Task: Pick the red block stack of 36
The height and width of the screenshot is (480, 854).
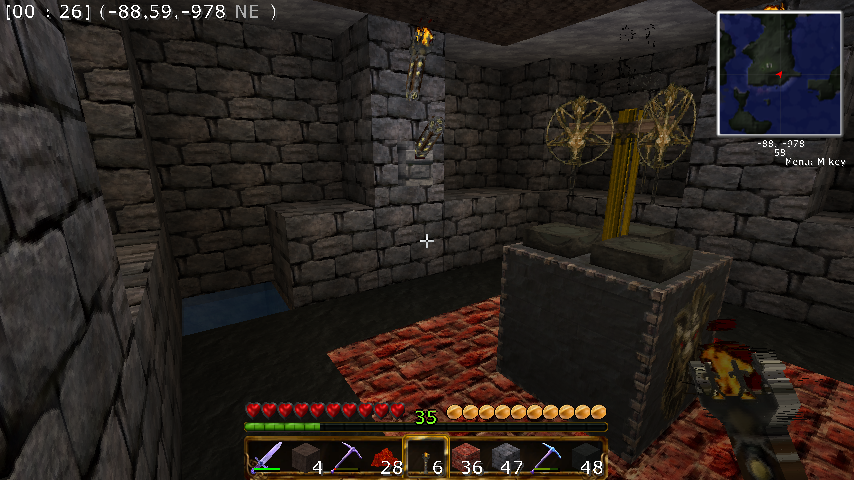Action: (465, 457)
